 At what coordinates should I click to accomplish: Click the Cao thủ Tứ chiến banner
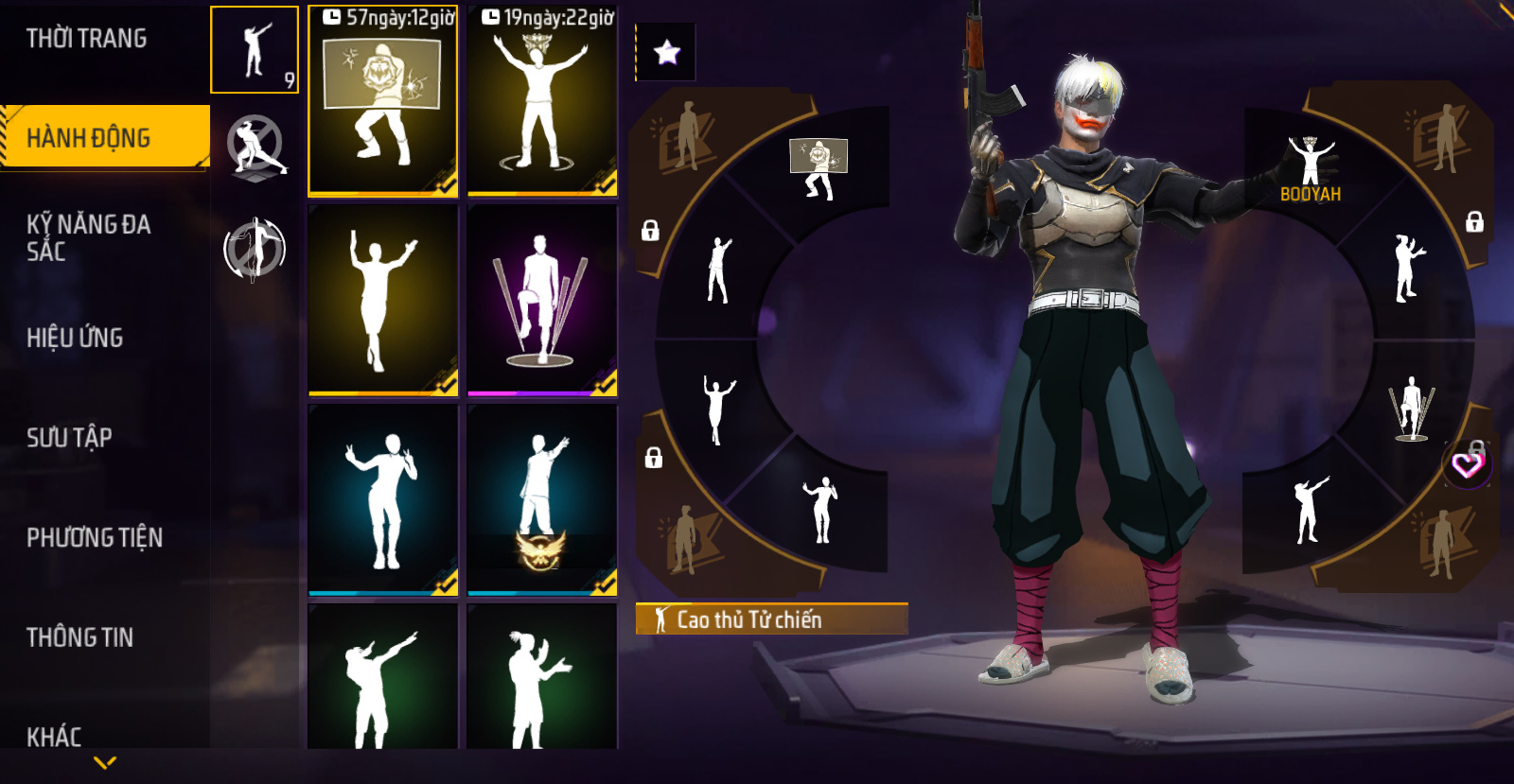click(x=771, y=619)
